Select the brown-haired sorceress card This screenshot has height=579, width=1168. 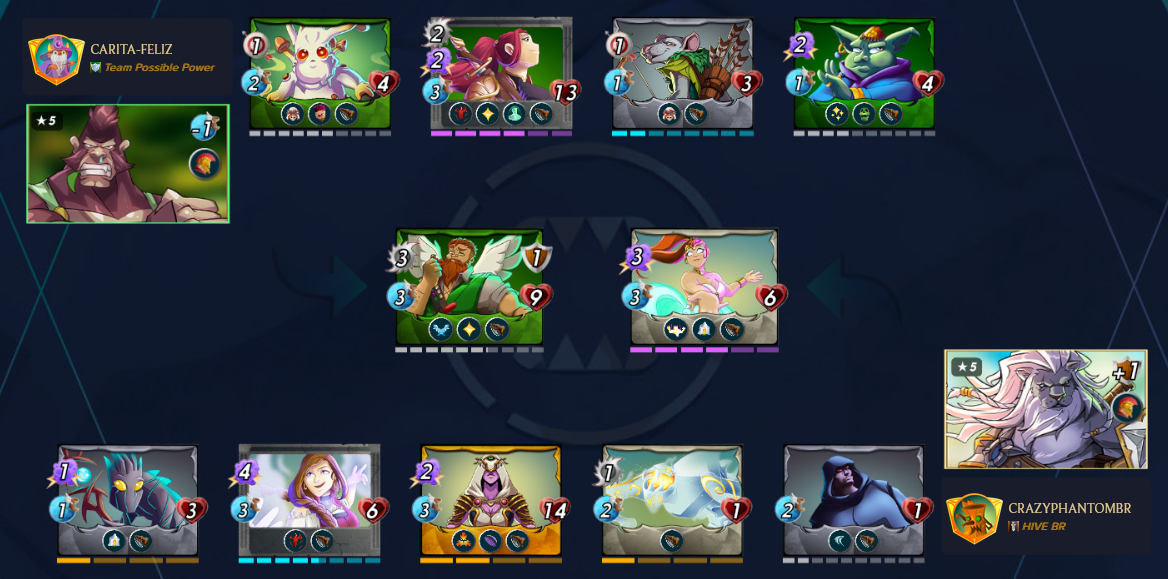point(309,497)
